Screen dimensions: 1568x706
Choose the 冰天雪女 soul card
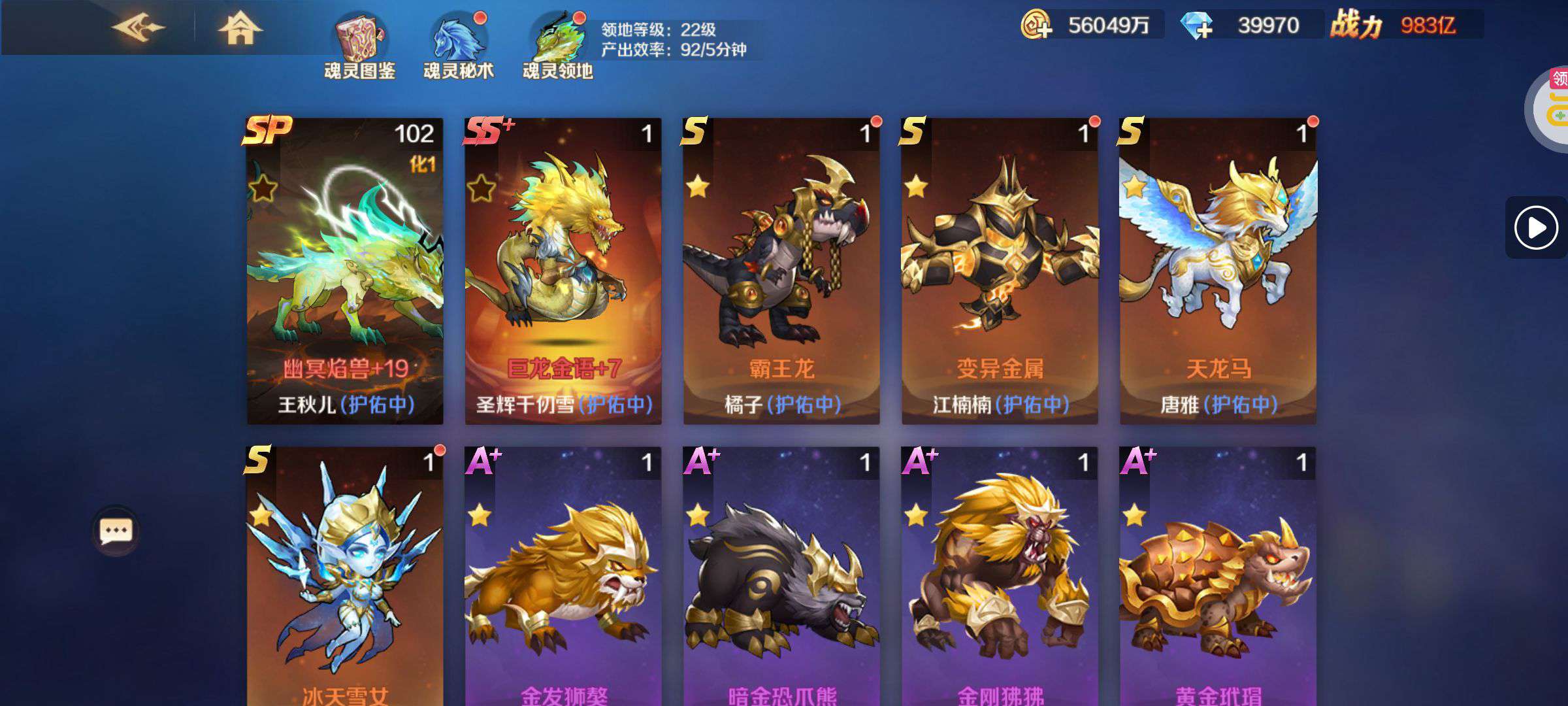click(x=345, y=575)
